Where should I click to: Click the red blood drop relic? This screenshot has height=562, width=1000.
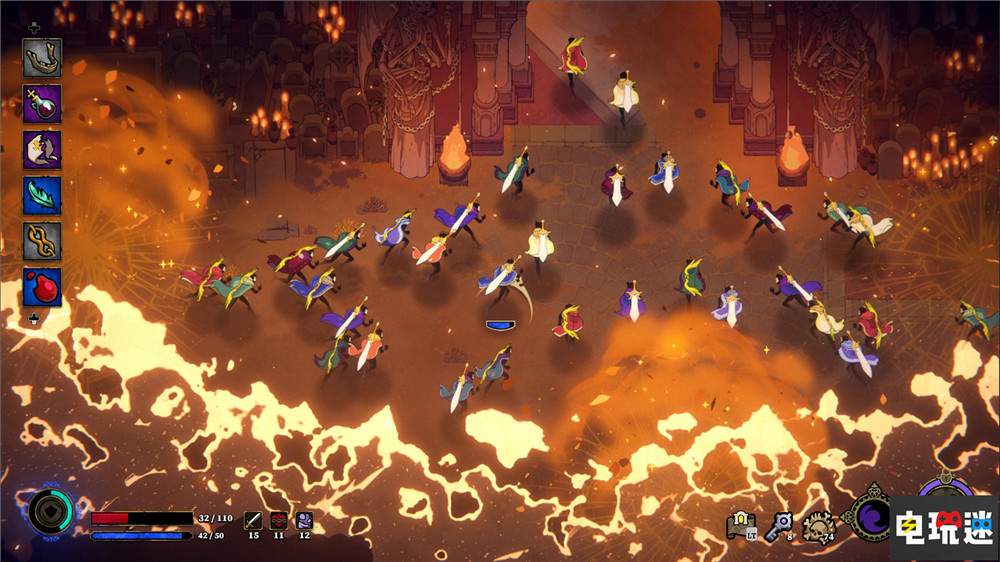(x=42, y=288)
